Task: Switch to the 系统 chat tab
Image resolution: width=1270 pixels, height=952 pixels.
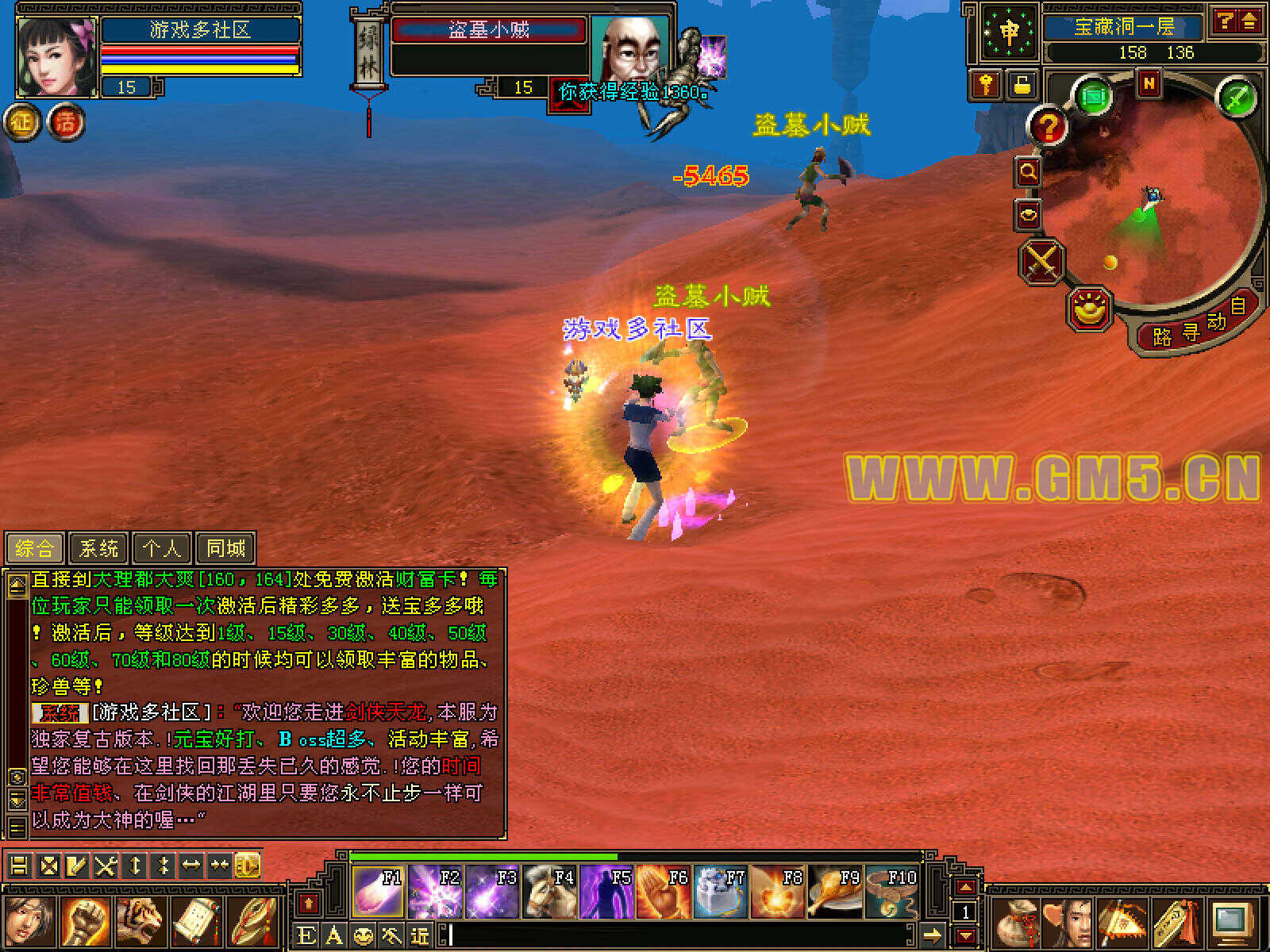Action: [x=99, y=547]
